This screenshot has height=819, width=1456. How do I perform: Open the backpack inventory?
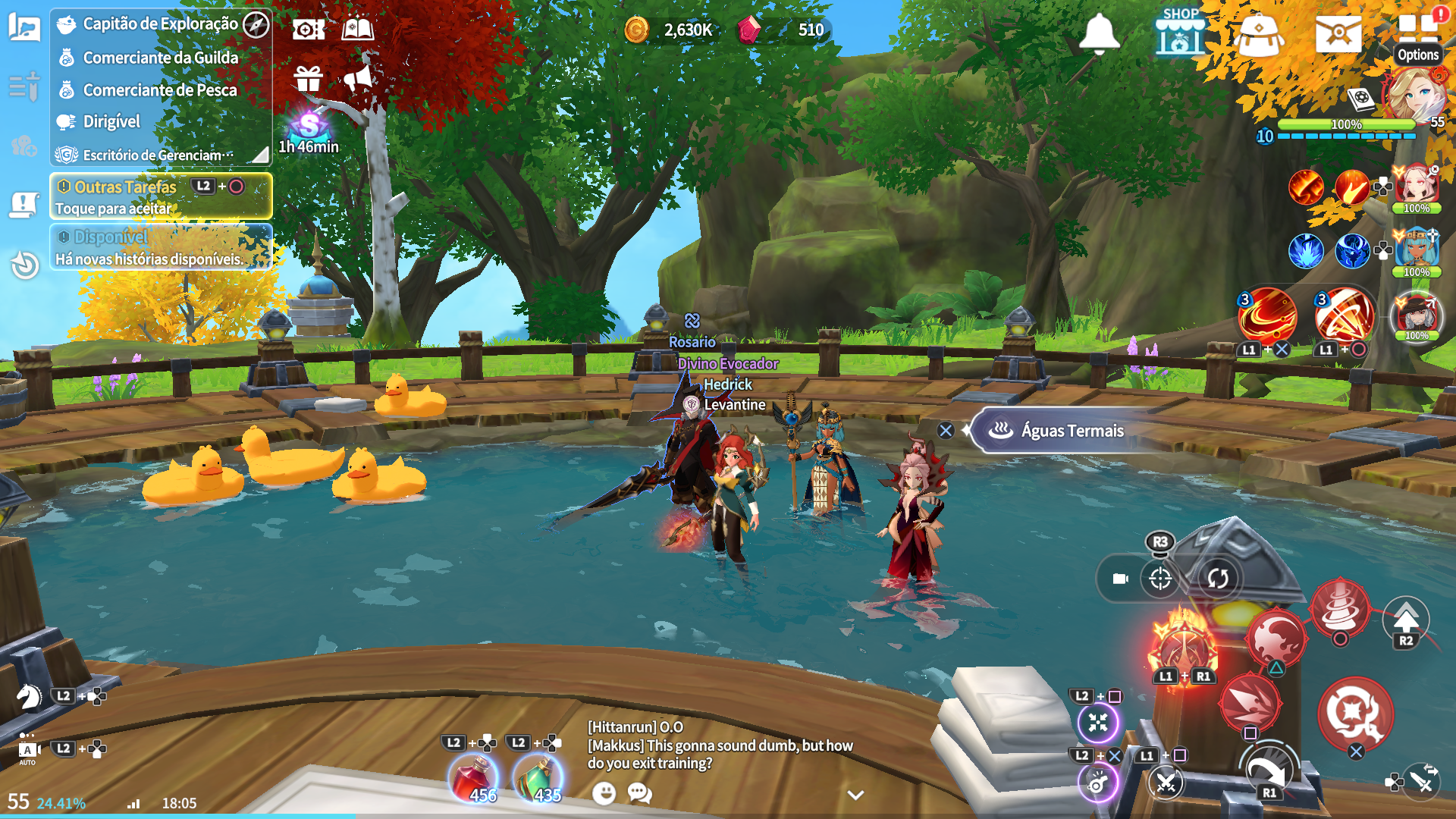click(x=1258, y=36)
